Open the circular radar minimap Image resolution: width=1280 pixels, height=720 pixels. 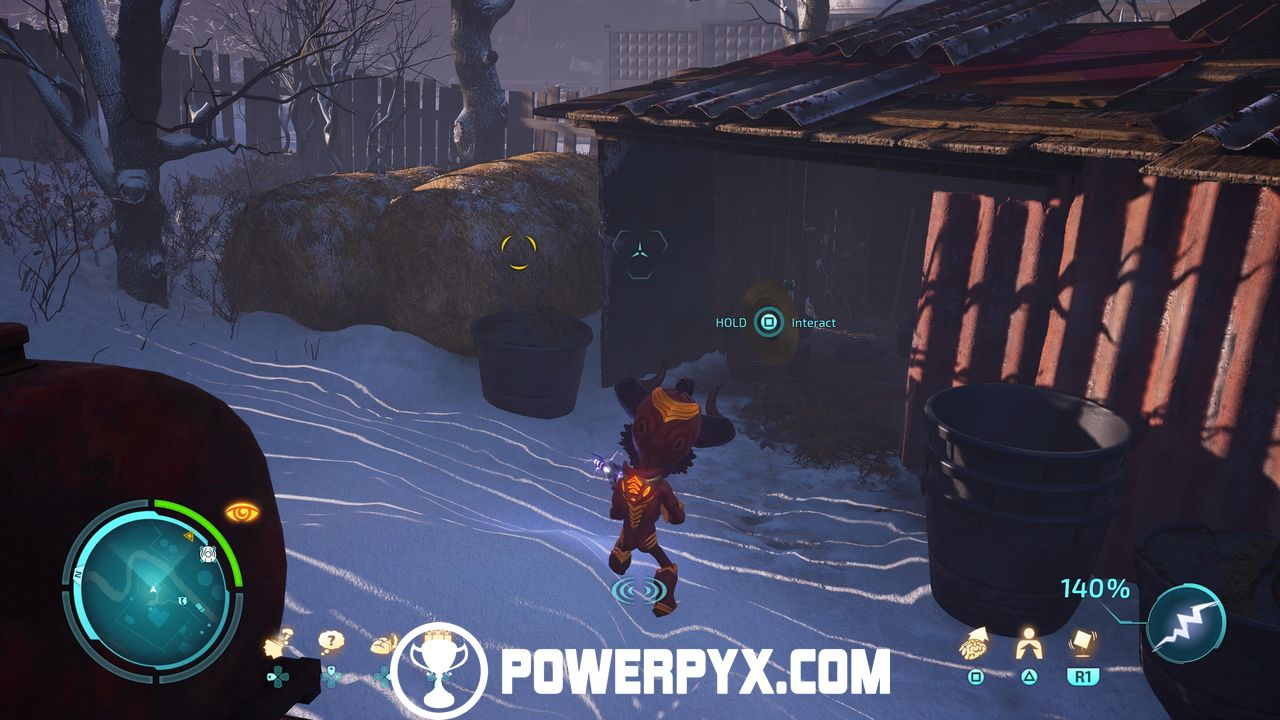coord(152,587)
